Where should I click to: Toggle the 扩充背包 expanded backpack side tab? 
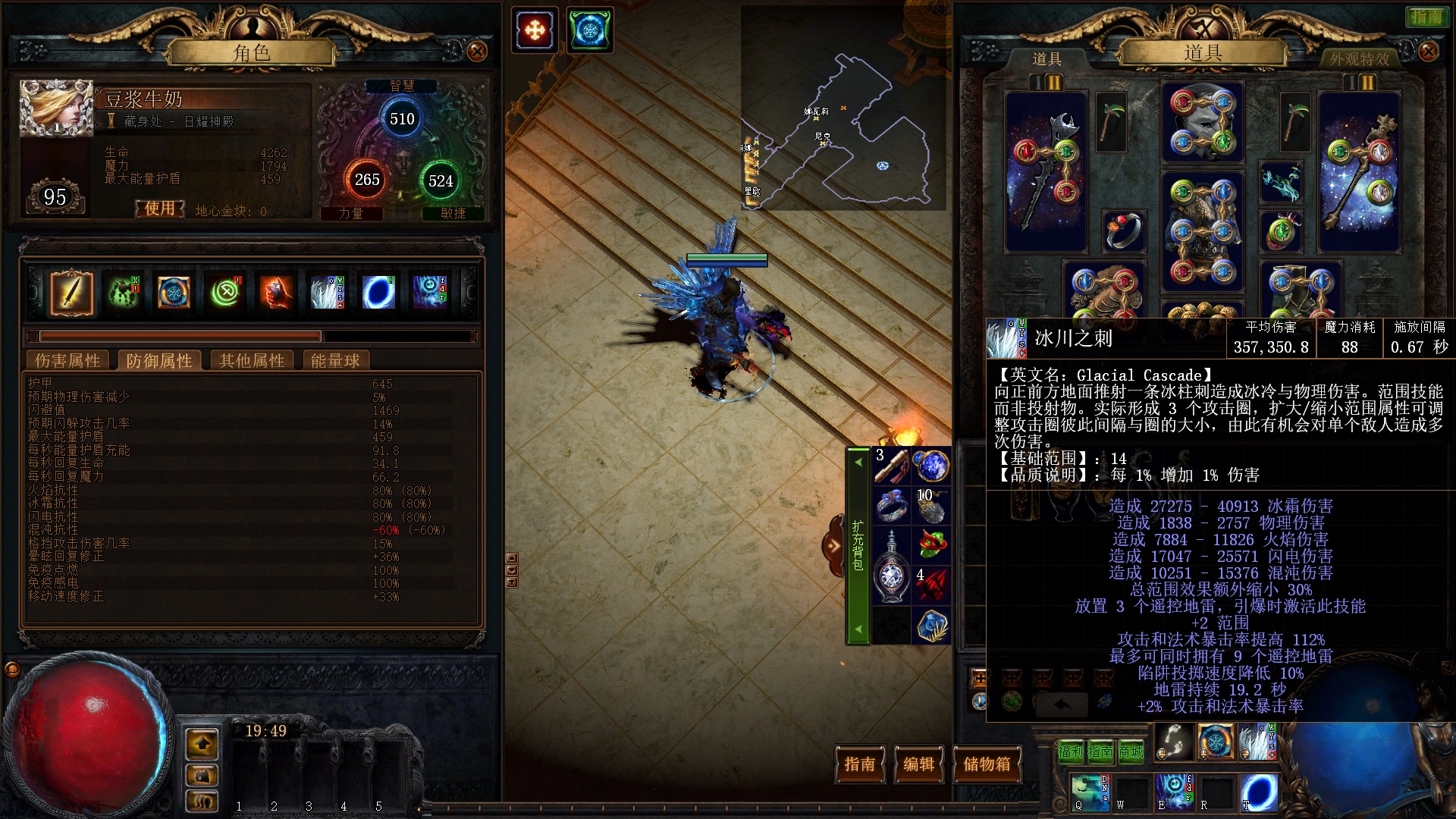(x=858, y=544)
